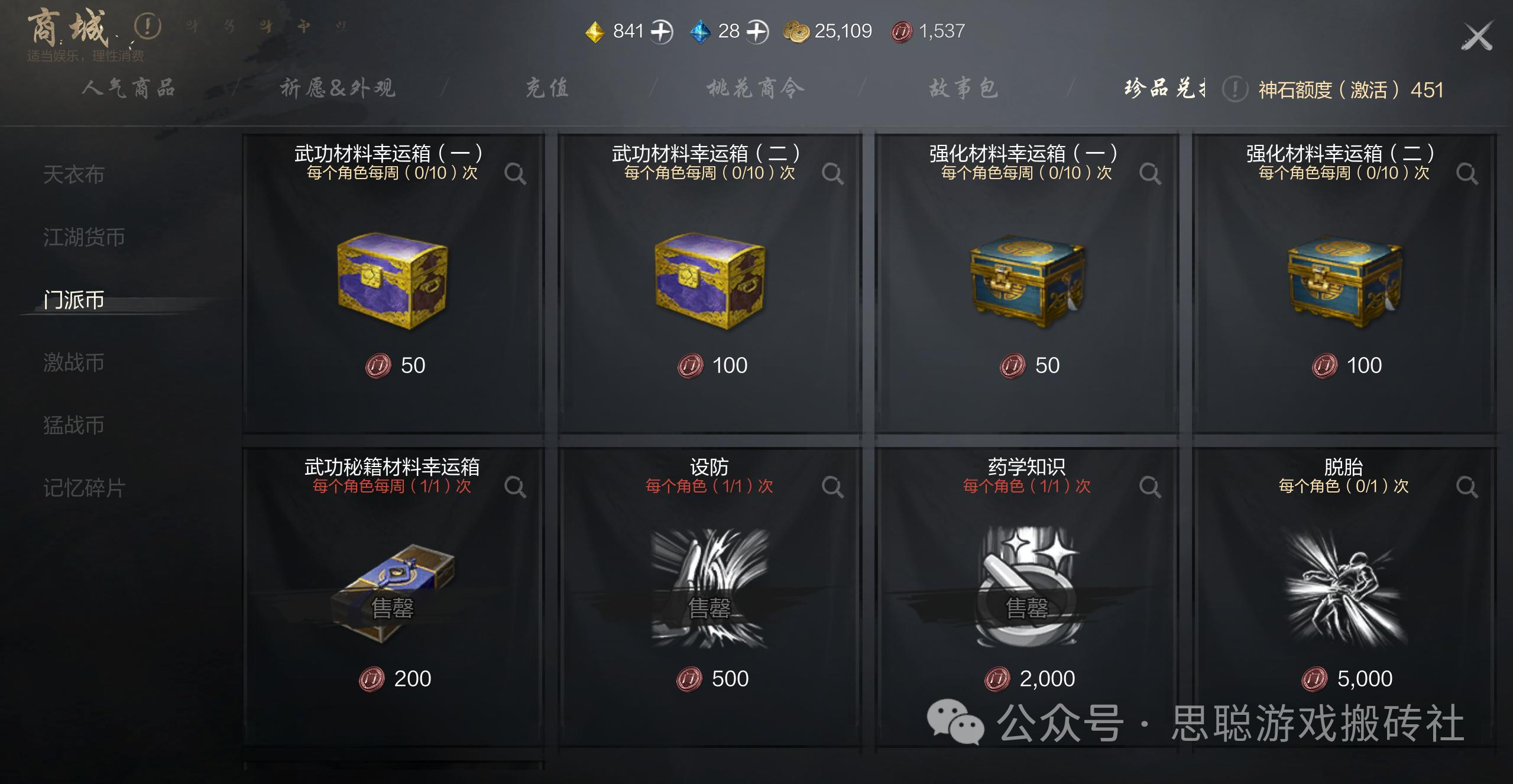This screenshot has height=784, width=1513.
Task: Open the 激战币 category
Action: pos(74,363)
